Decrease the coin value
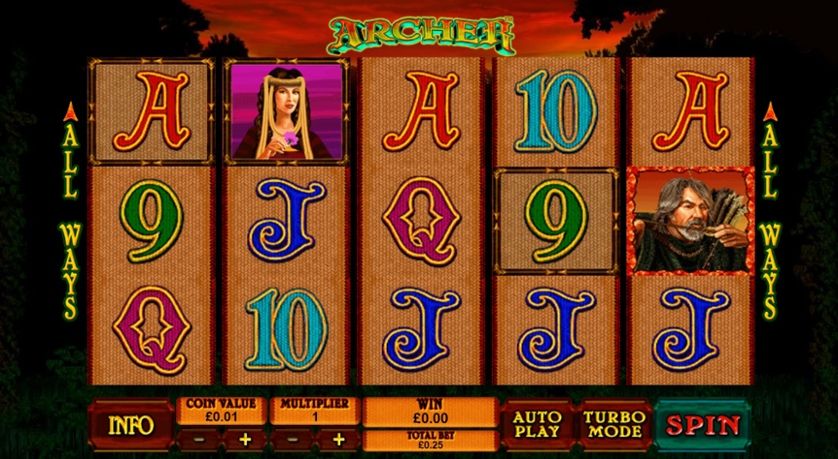The image size is (838, 459). click(x=198, y=438)
